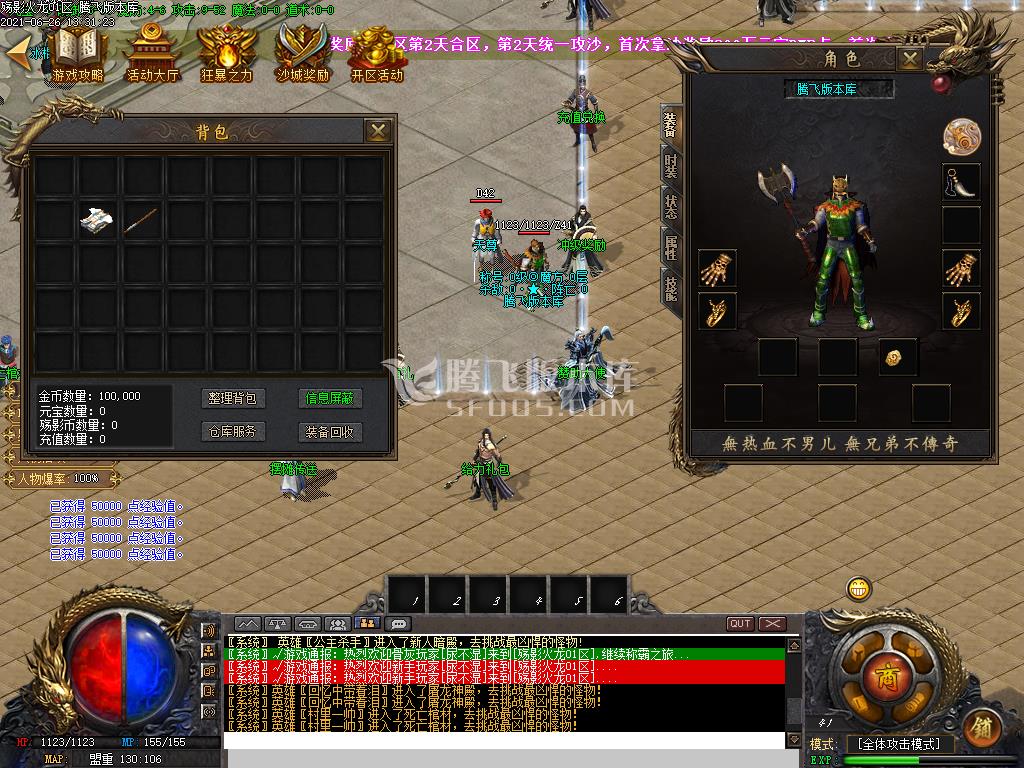Open 仓库服务 warehouse service
Image resolution: width=1024 pixels, height=768 pixels.
pos(232,432)
